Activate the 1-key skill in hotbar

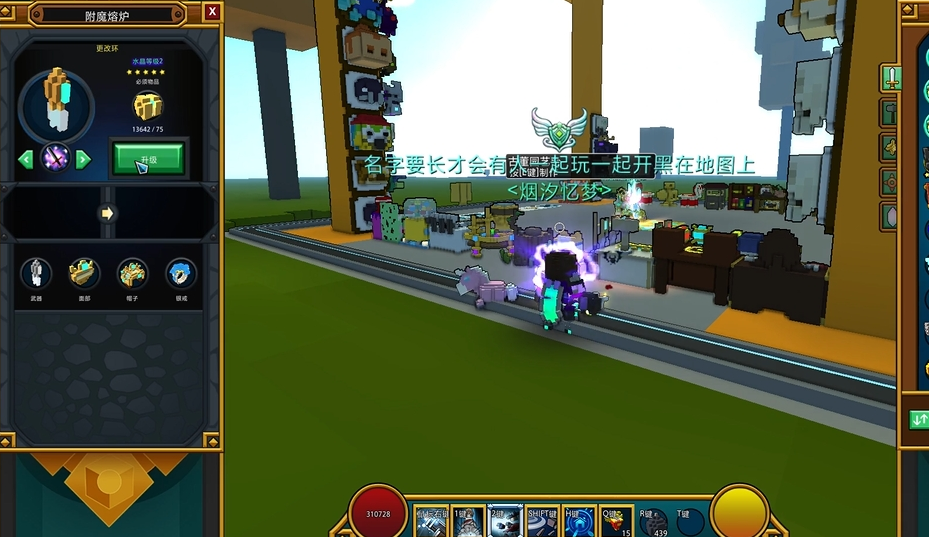468,520
